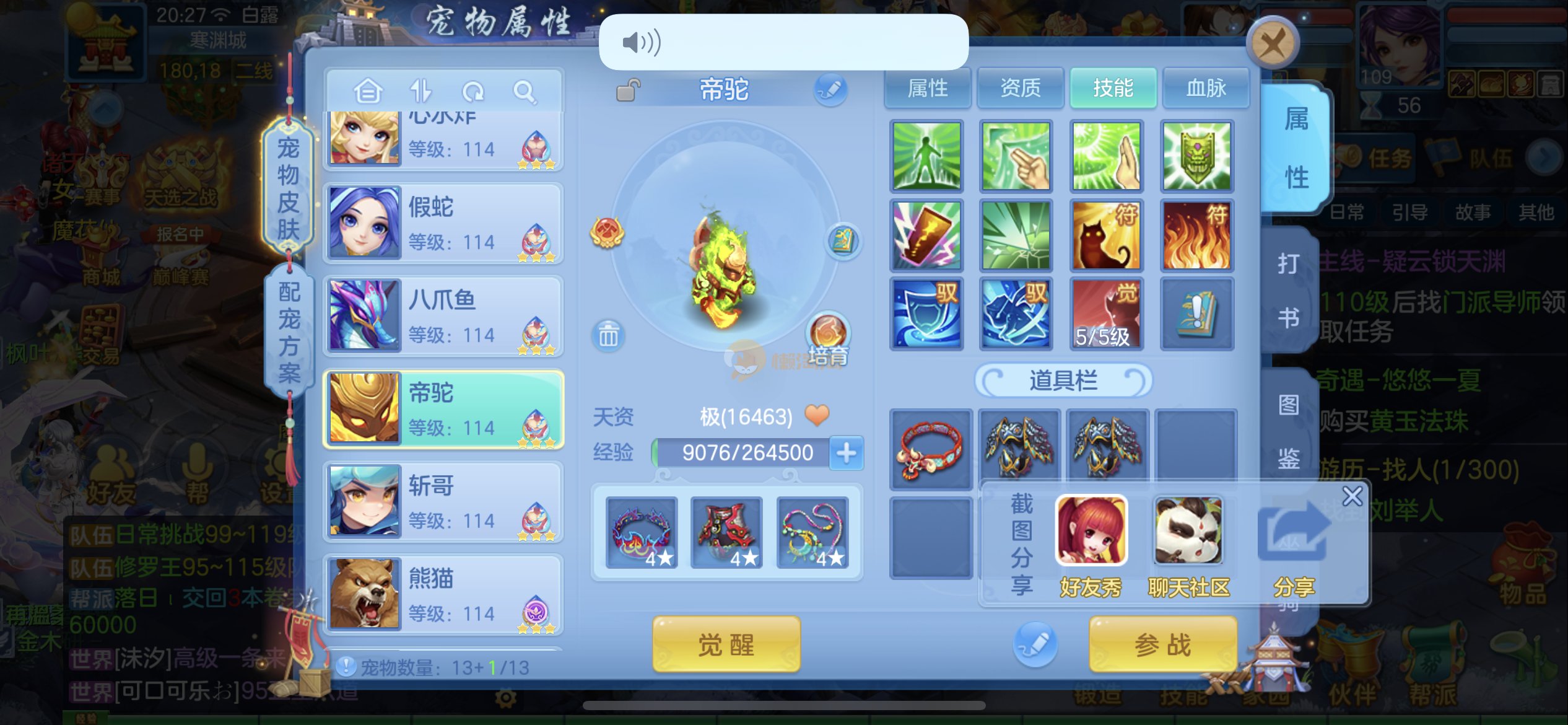Select the flaming 符 skill icon
This screenshot has height=725, width=1568.
(x=1196, y=235)
